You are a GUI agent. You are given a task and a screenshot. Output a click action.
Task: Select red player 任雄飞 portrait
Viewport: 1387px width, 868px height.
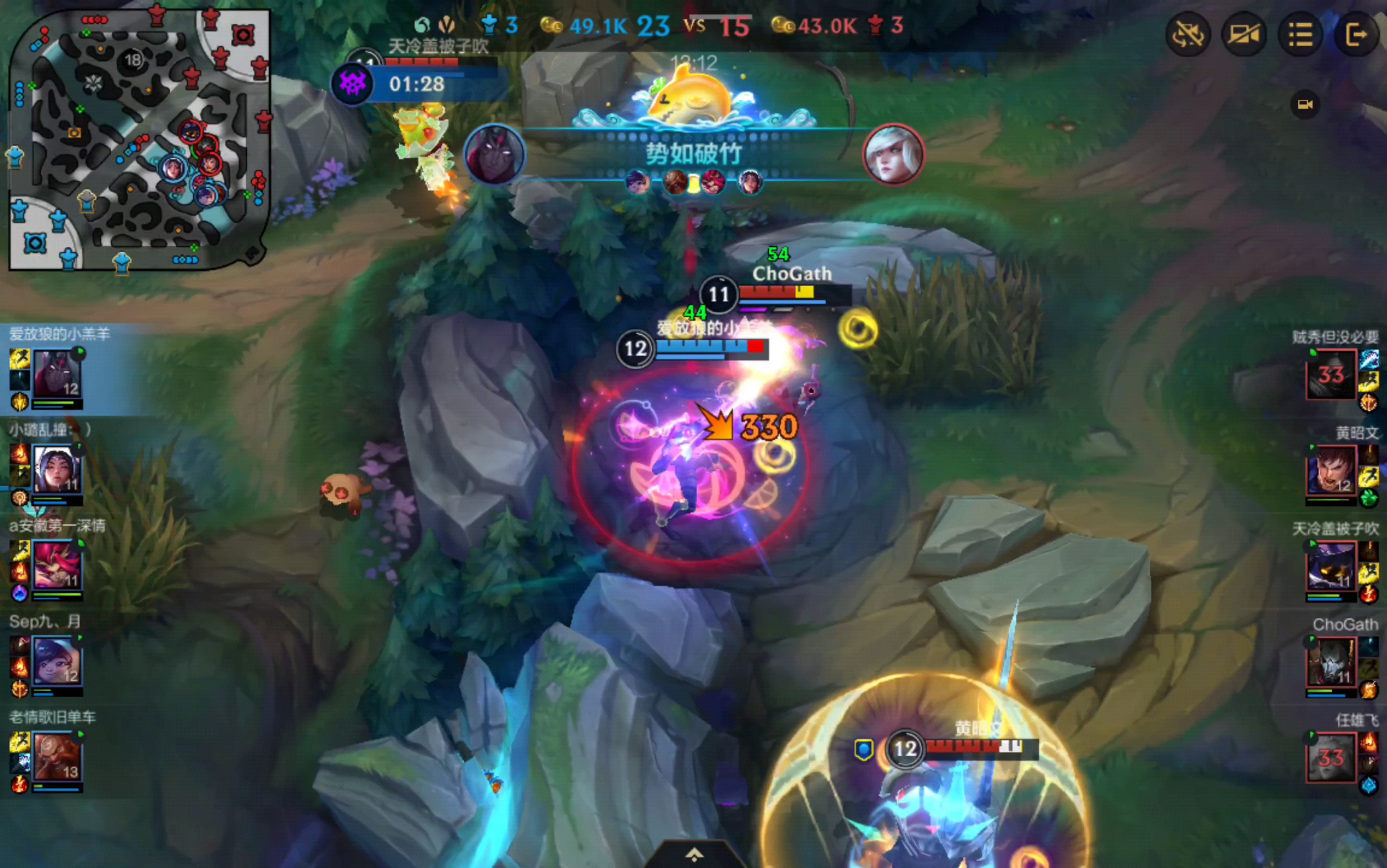[x=1331, y=757]
